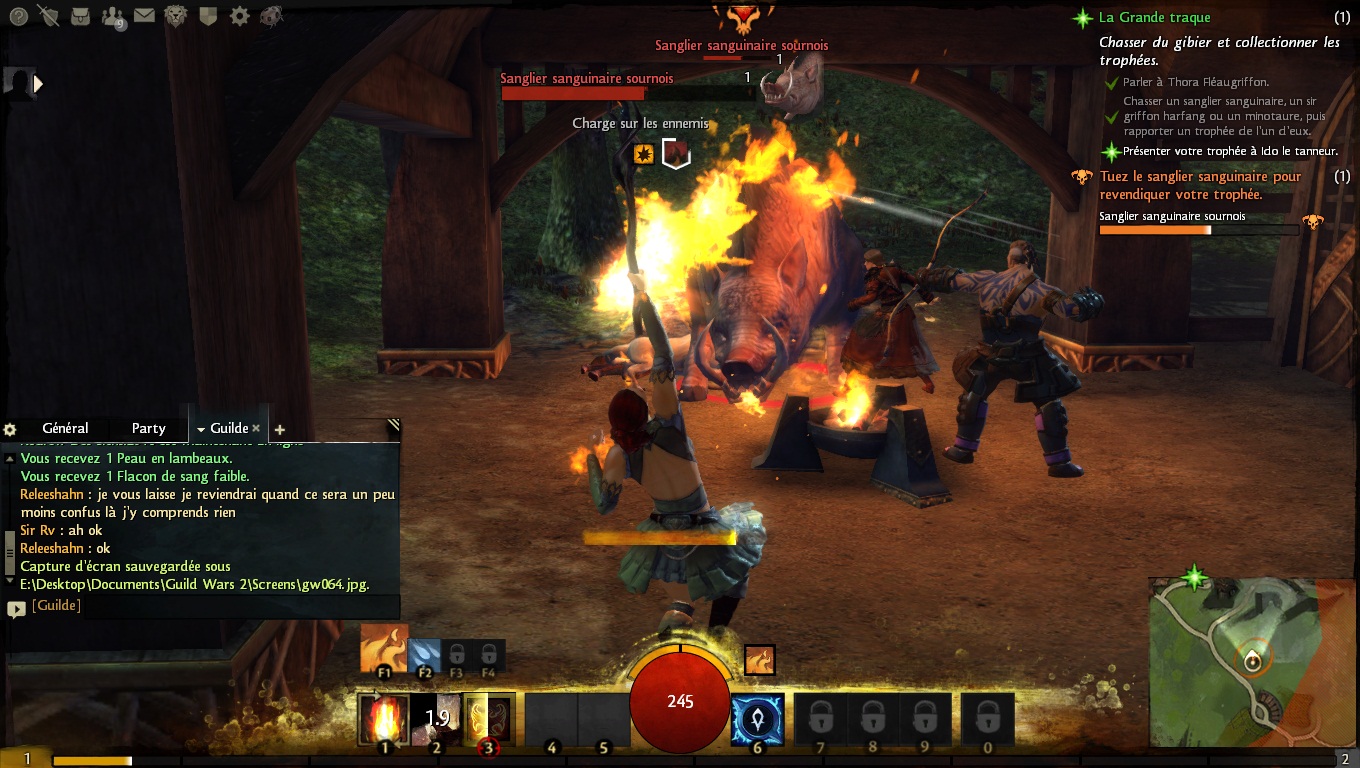Screen dimensions: 1360x768
Task: Open the contacts and friends panel
Action: (113, 17)
